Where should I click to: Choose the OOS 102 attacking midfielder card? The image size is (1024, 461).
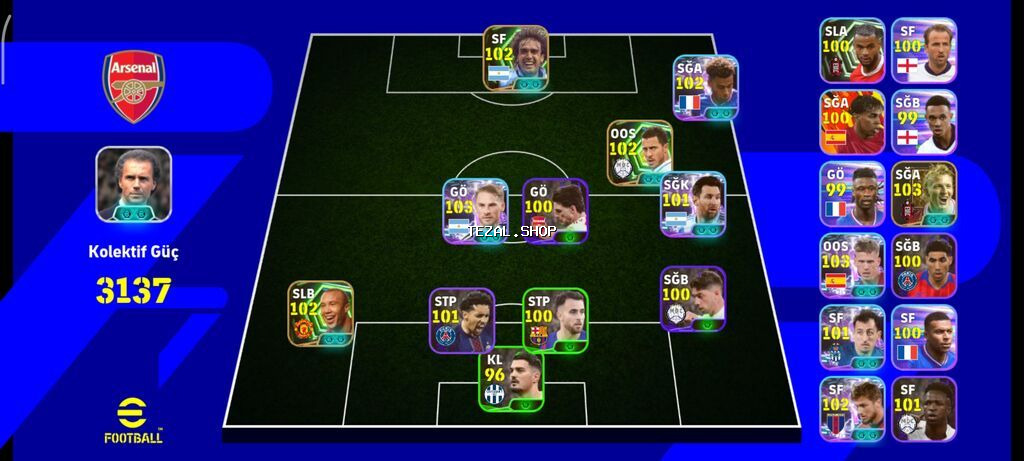tap(640, 153)
